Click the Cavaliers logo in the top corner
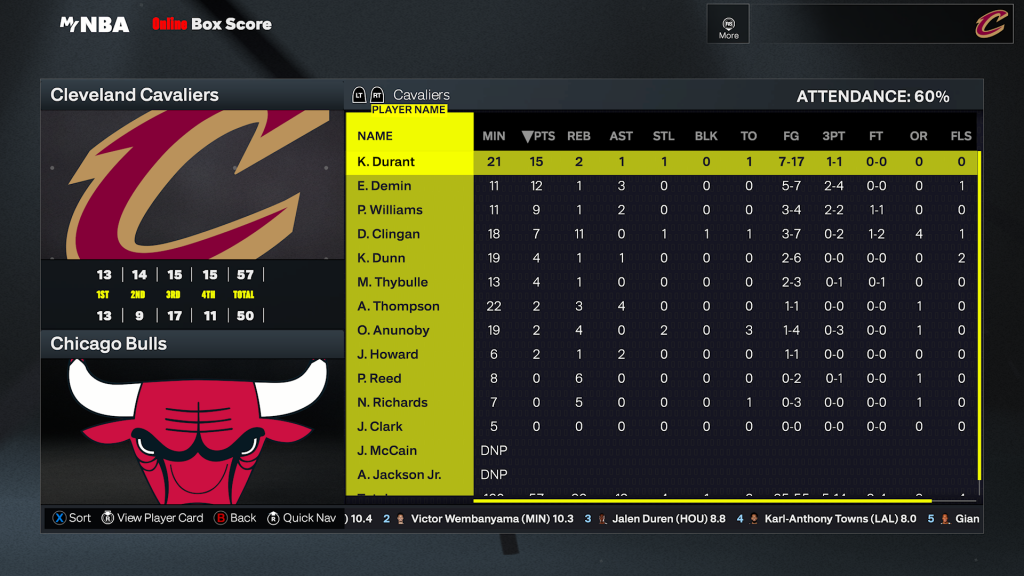 [990, 24]
